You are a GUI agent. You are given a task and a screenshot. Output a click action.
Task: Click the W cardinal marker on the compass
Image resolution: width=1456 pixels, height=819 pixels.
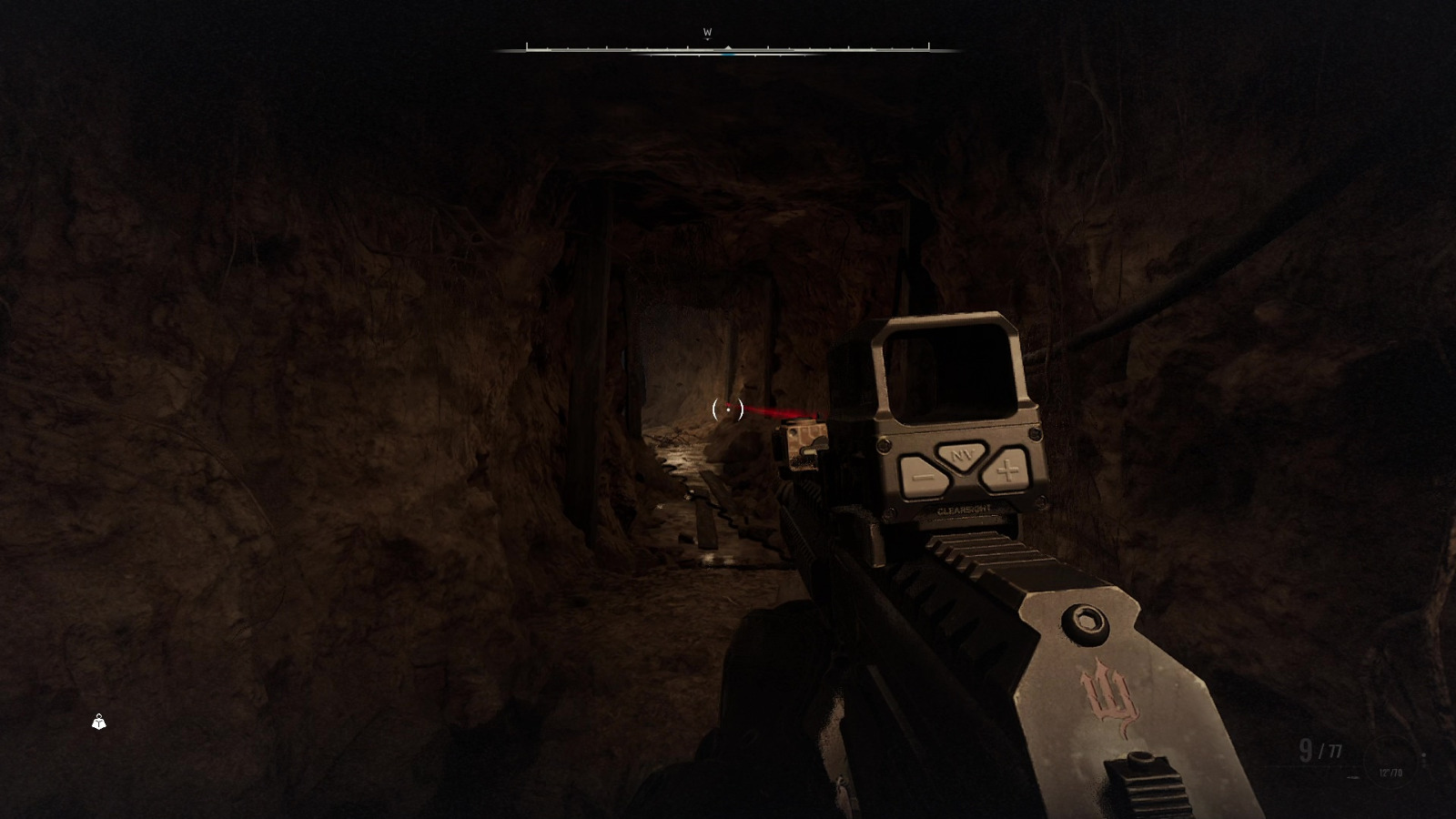click(x=708, y=31)
